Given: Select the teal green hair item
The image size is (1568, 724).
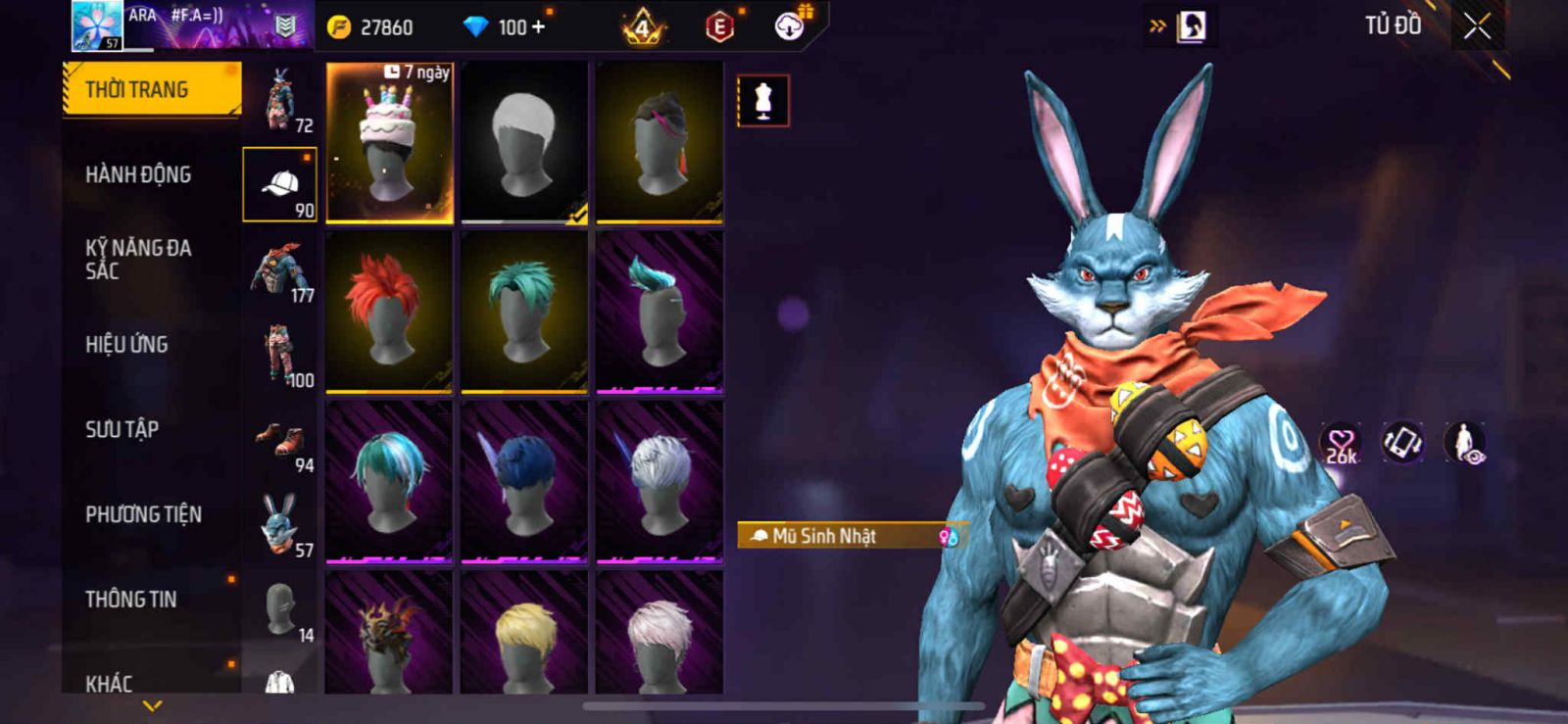Looking at the screenshot, I should tap(524, 312).
